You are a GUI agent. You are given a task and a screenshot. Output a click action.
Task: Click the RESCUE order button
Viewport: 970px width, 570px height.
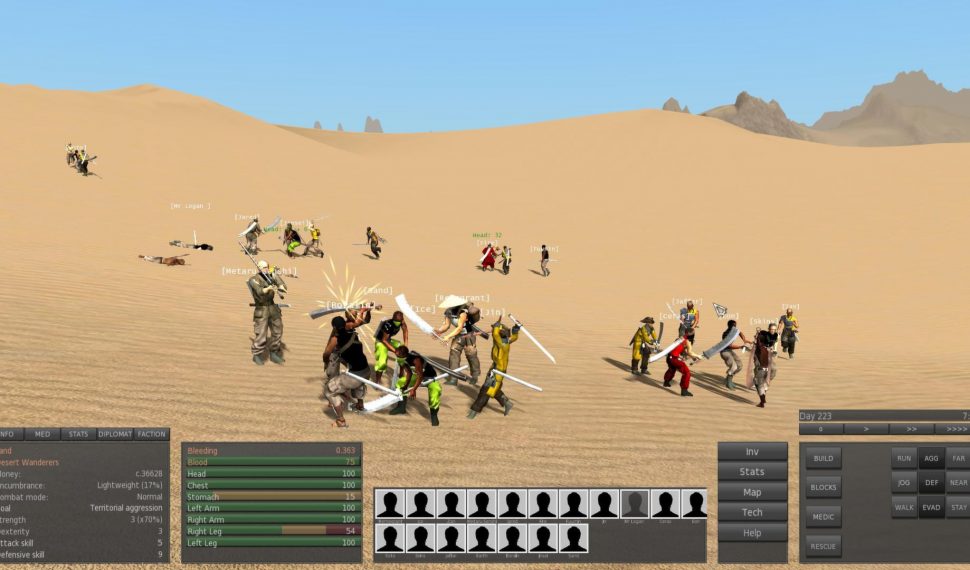point(823,546)
